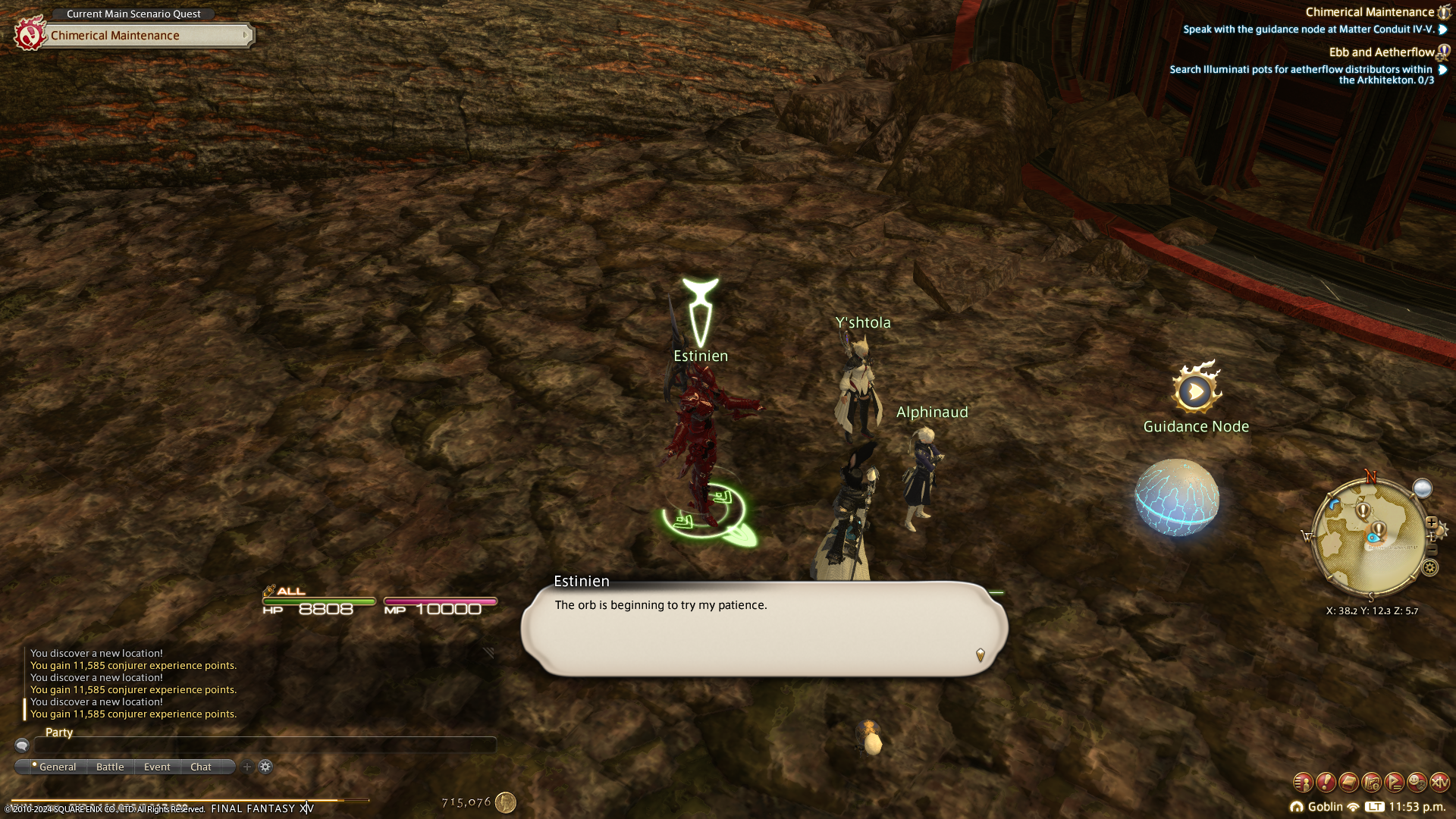Viewport: 1456px width, 819px height.
Task: Advance Estinien's dialogue box
Action: coord(764,629)
